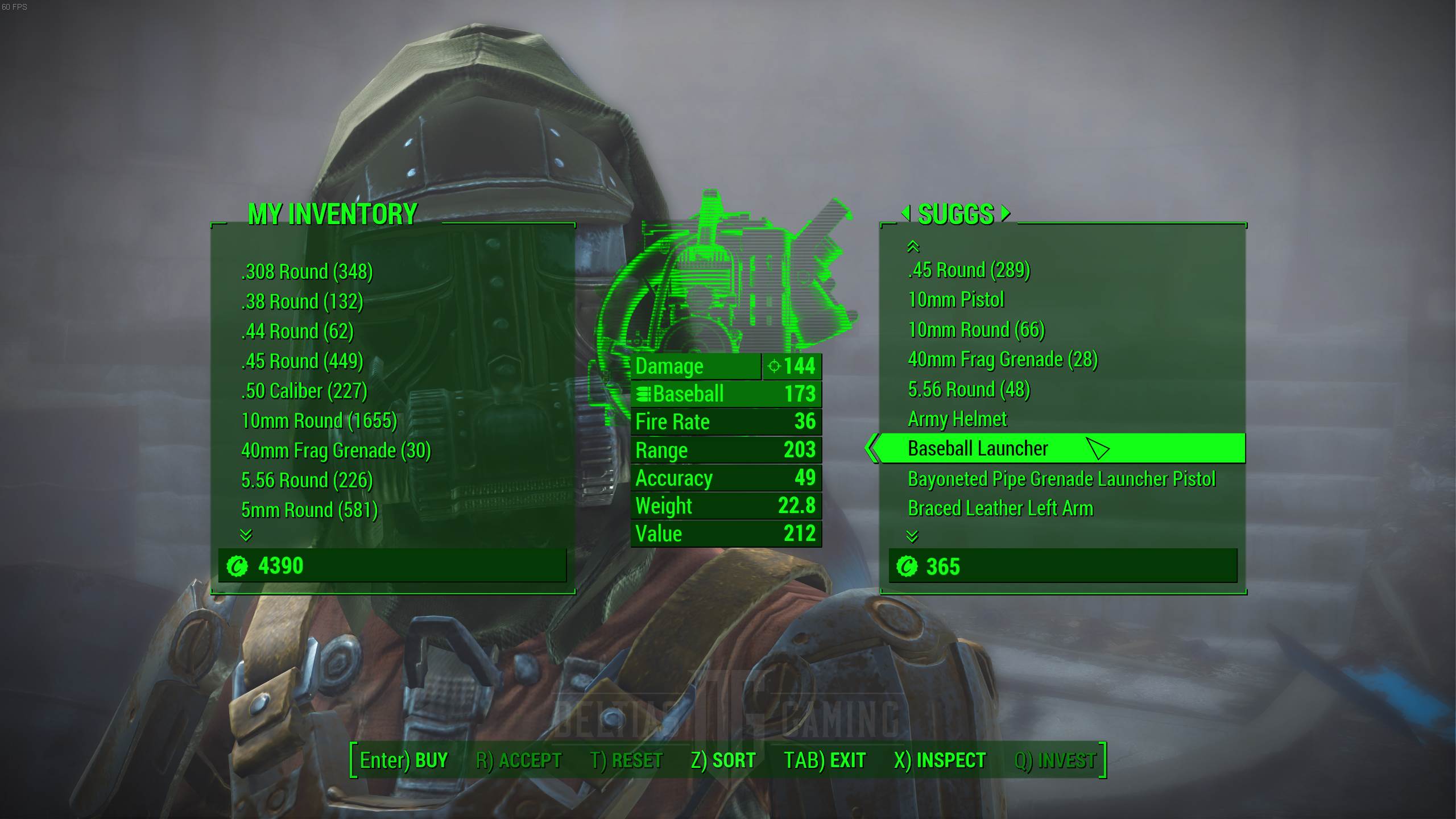Click the up arrow atop Suggs' list
This screenshot has width=1456, height=819.
(913, 246)
